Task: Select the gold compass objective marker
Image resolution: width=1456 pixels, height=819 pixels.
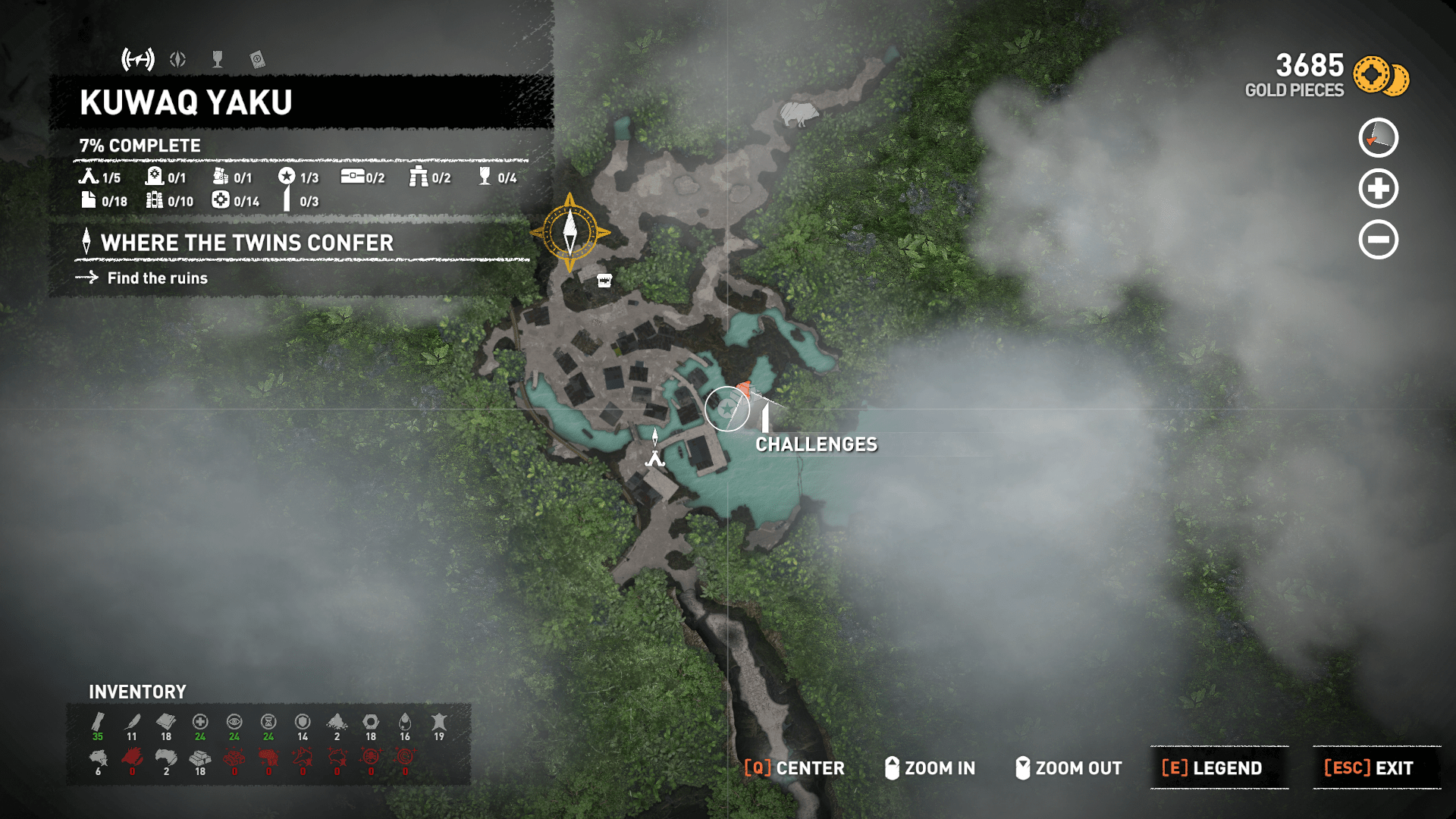Action: [x=570, y=232]
